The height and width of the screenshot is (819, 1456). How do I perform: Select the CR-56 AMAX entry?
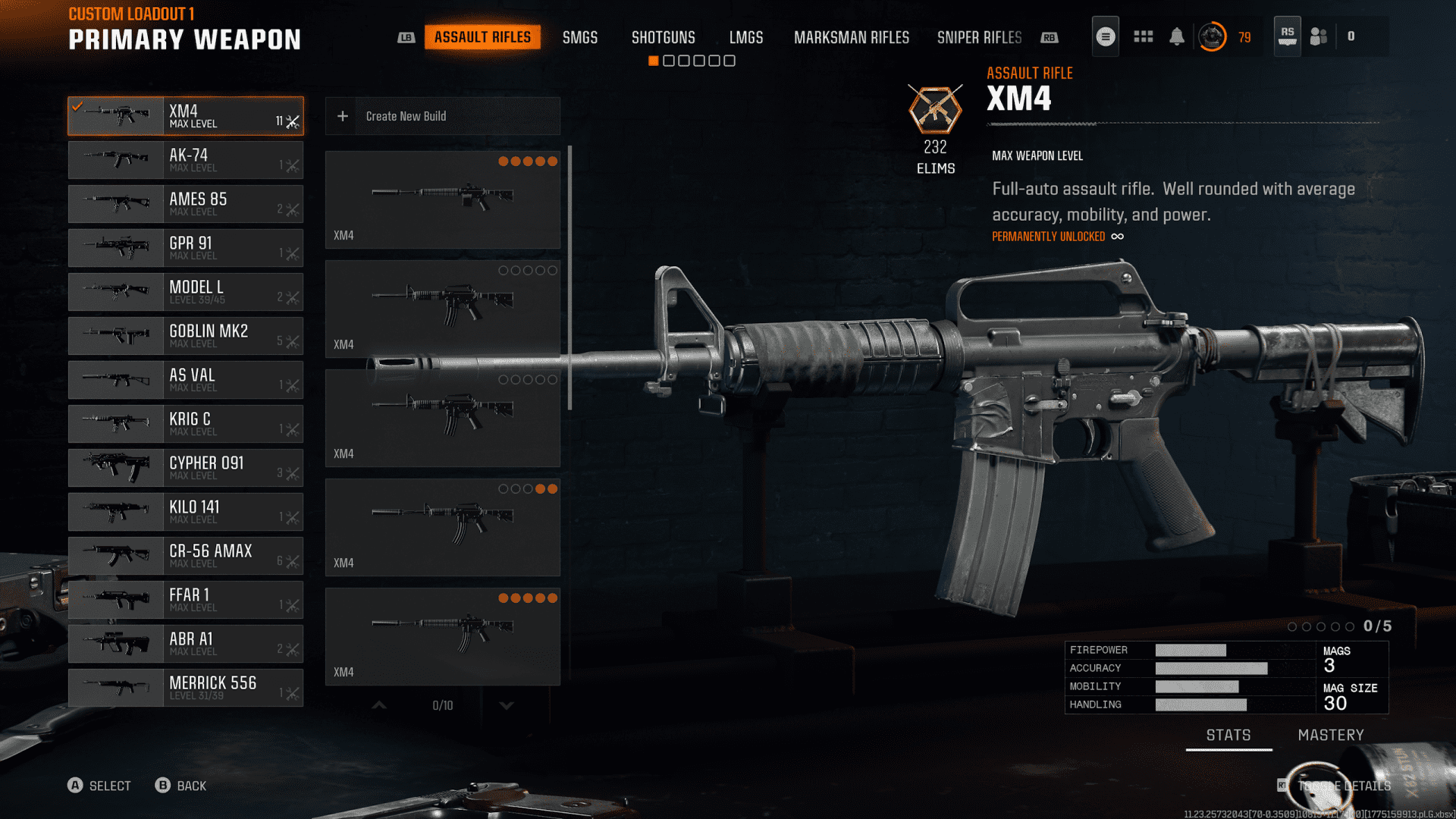(x=186, y=556)
